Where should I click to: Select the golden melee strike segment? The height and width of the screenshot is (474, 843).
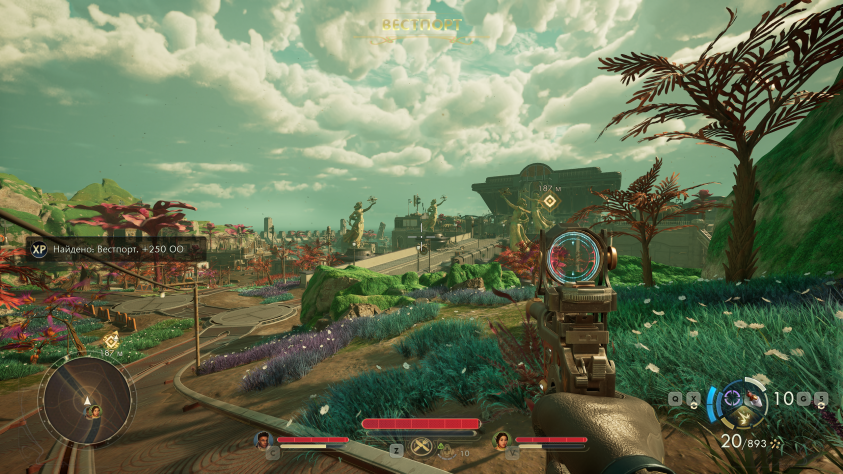coord(744,417)
